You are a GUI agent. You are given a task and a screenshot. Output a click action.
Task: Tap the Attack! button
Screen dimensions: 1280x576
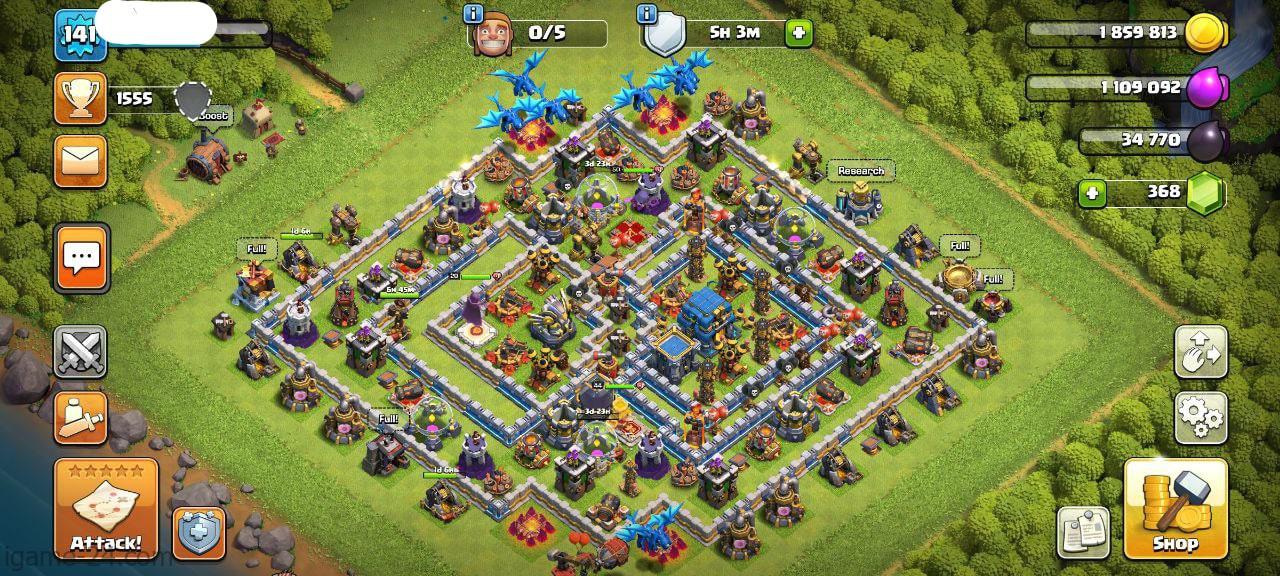coord(106,509)
